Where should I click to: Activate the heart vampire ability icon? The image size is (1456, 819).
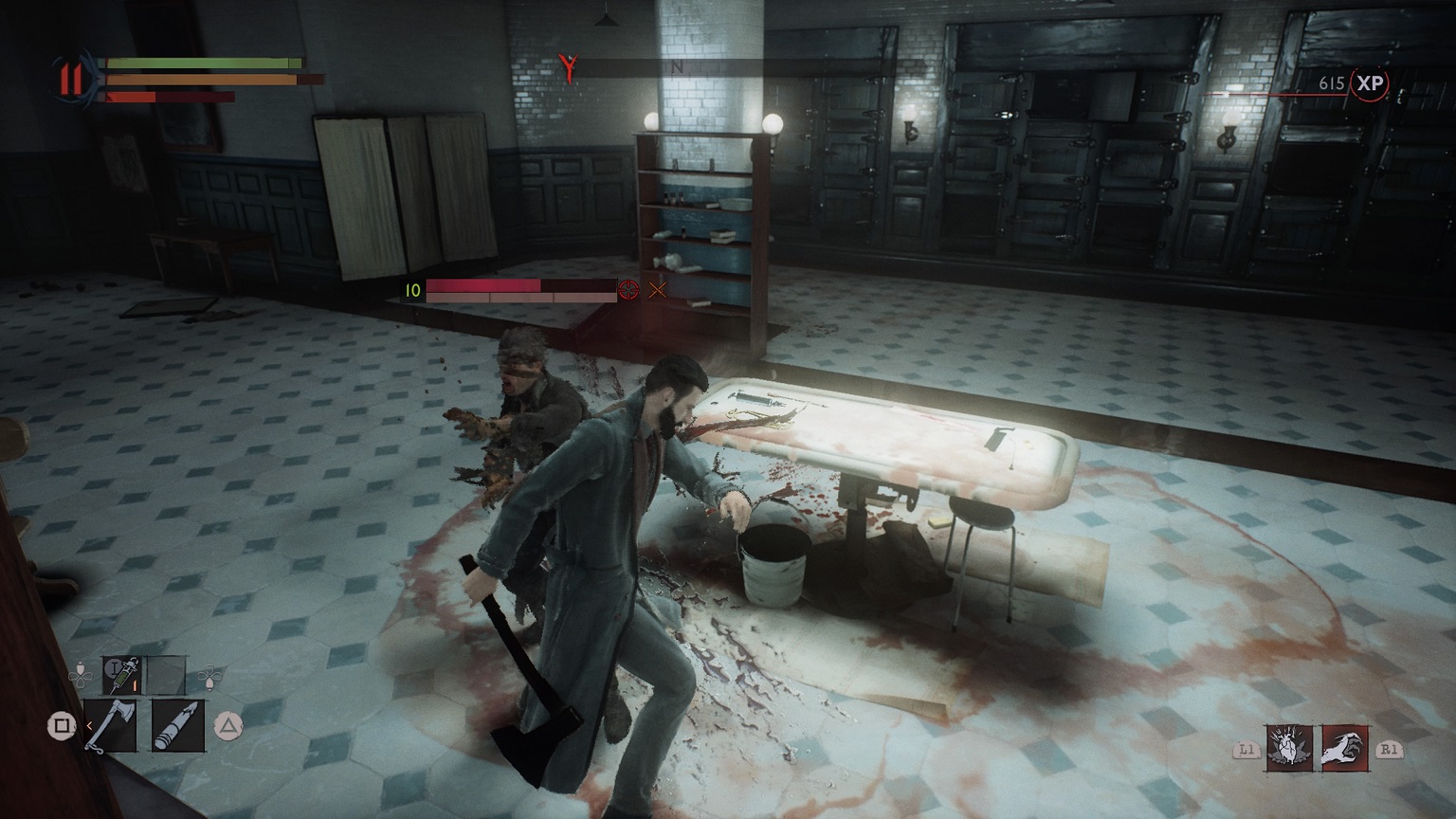coord(1289,748)
